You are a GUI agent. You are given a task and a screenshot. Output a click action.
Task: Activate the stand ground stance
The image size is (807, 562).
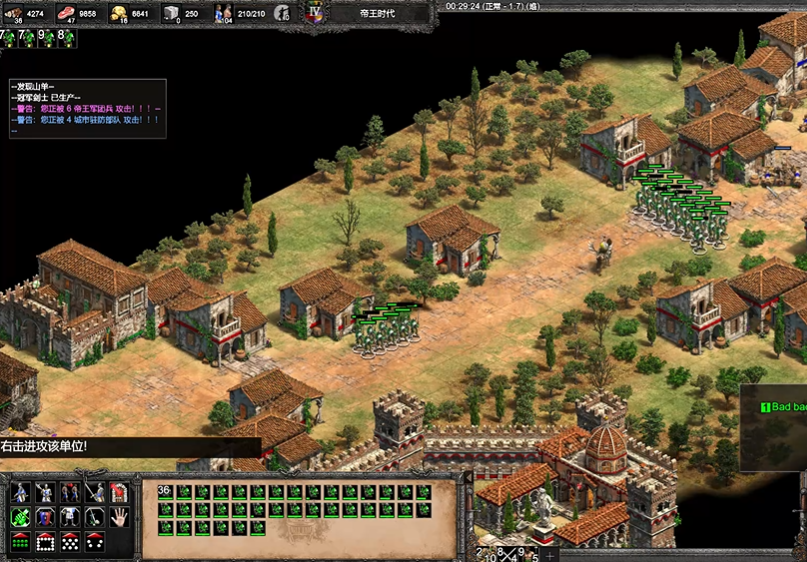coord(70,492)
